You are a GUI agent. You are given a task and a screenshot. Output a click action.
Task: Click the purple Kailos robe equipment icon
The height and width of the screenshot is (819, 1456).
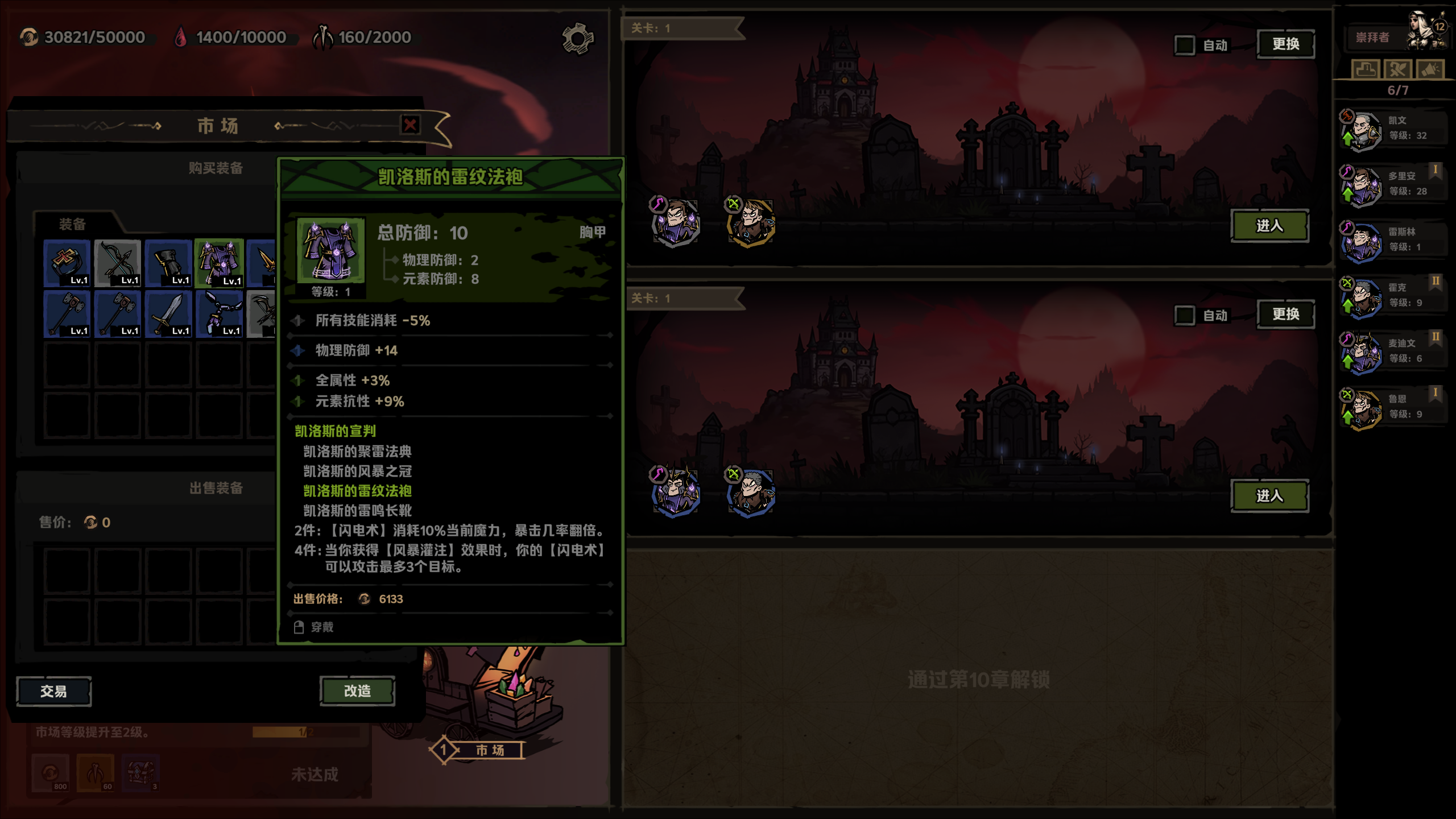point(220,262)
